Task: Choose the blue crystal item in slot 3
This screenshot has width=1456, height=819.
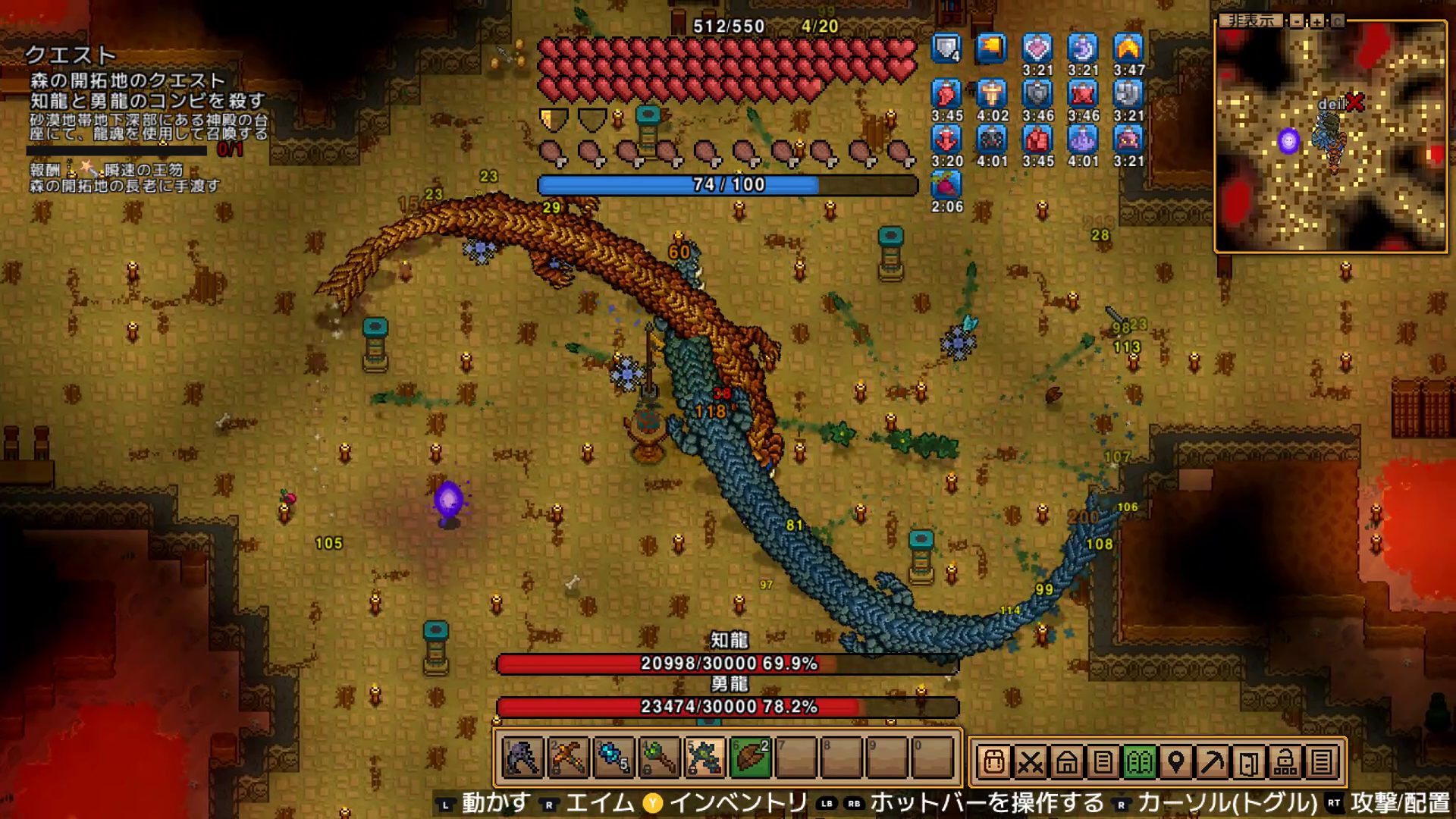Action: pyautogui.click(x=613, y=758)
